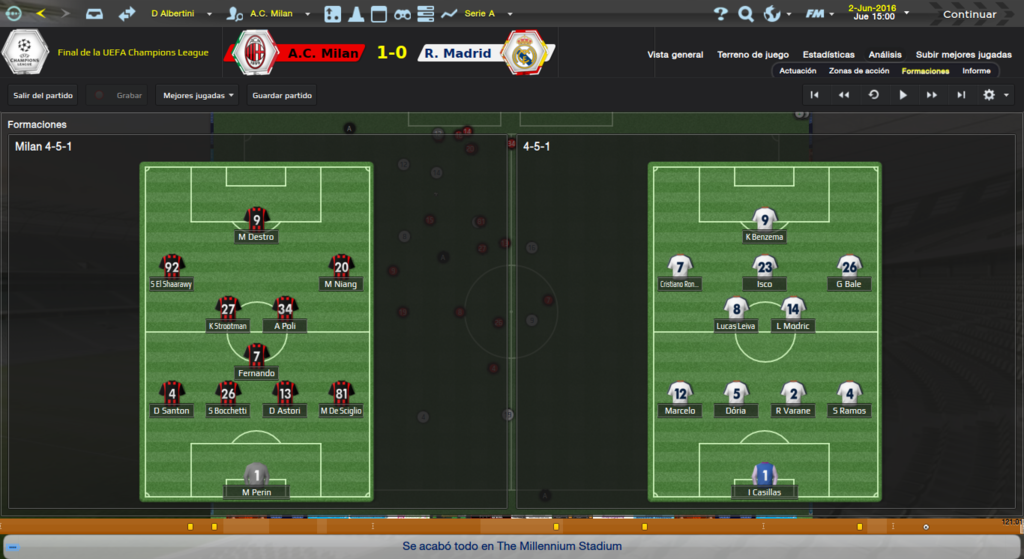Open the Zonas de acción sub-tab

tap(859, 71)
